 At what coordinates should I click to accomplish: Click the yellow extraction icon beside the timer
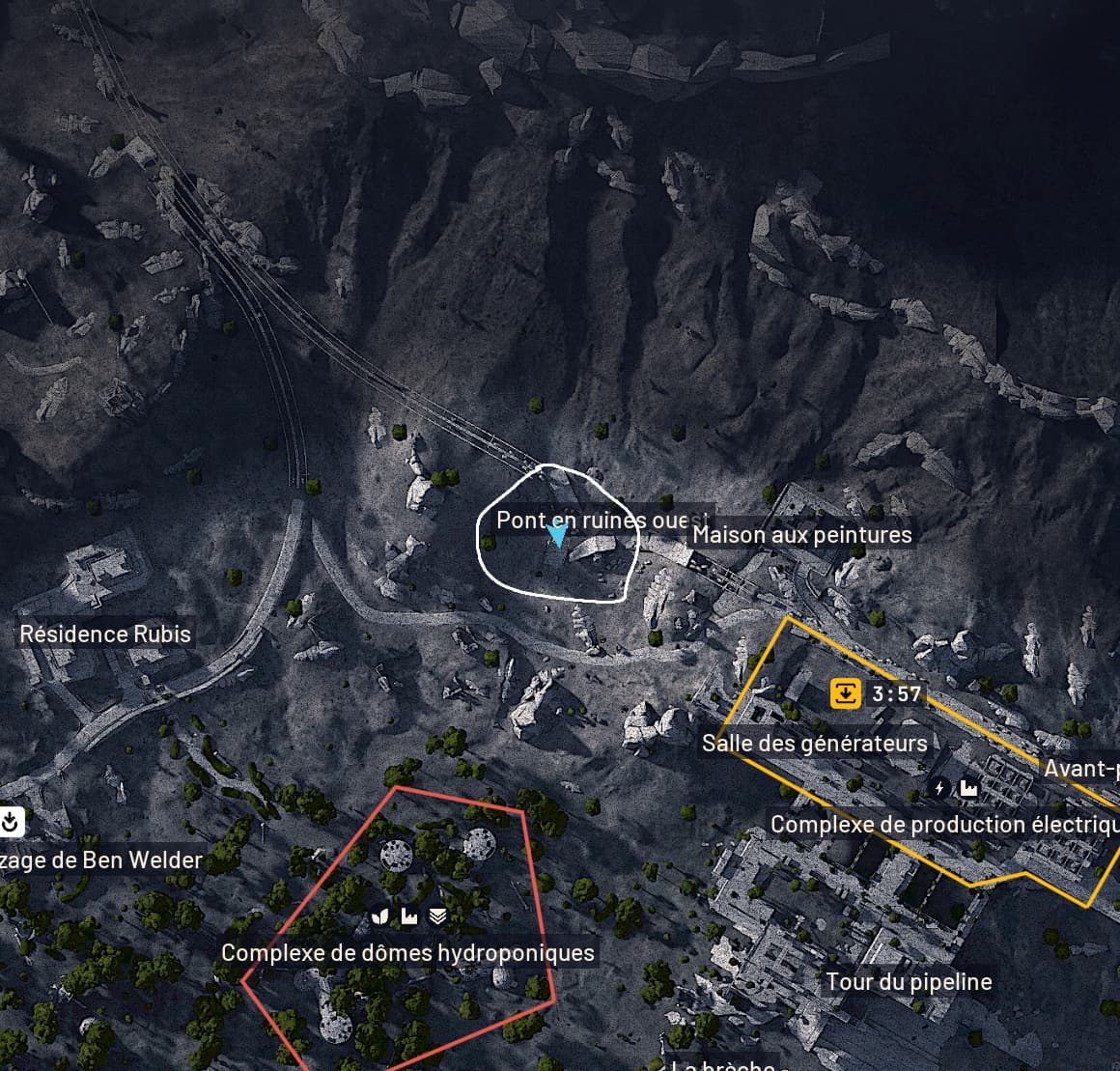845,693
